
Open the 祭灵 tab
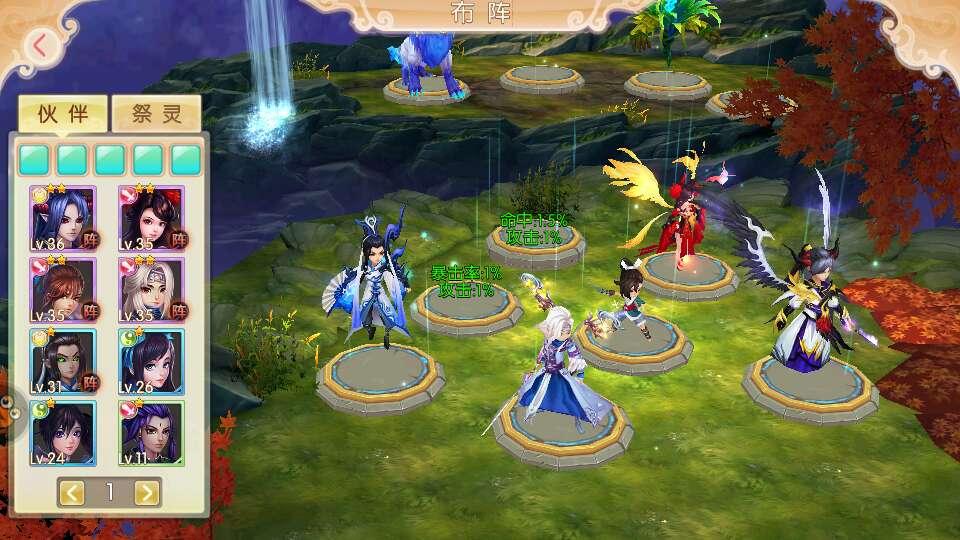coord(157,113)
